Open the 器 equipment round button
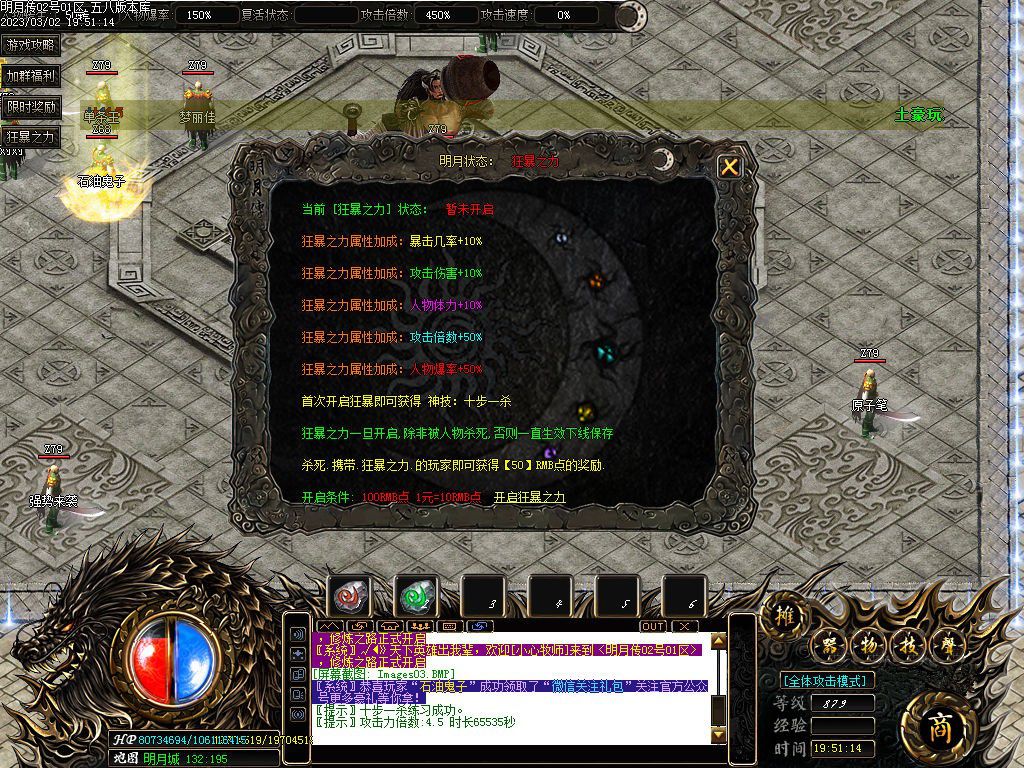 tap(829, 645)
